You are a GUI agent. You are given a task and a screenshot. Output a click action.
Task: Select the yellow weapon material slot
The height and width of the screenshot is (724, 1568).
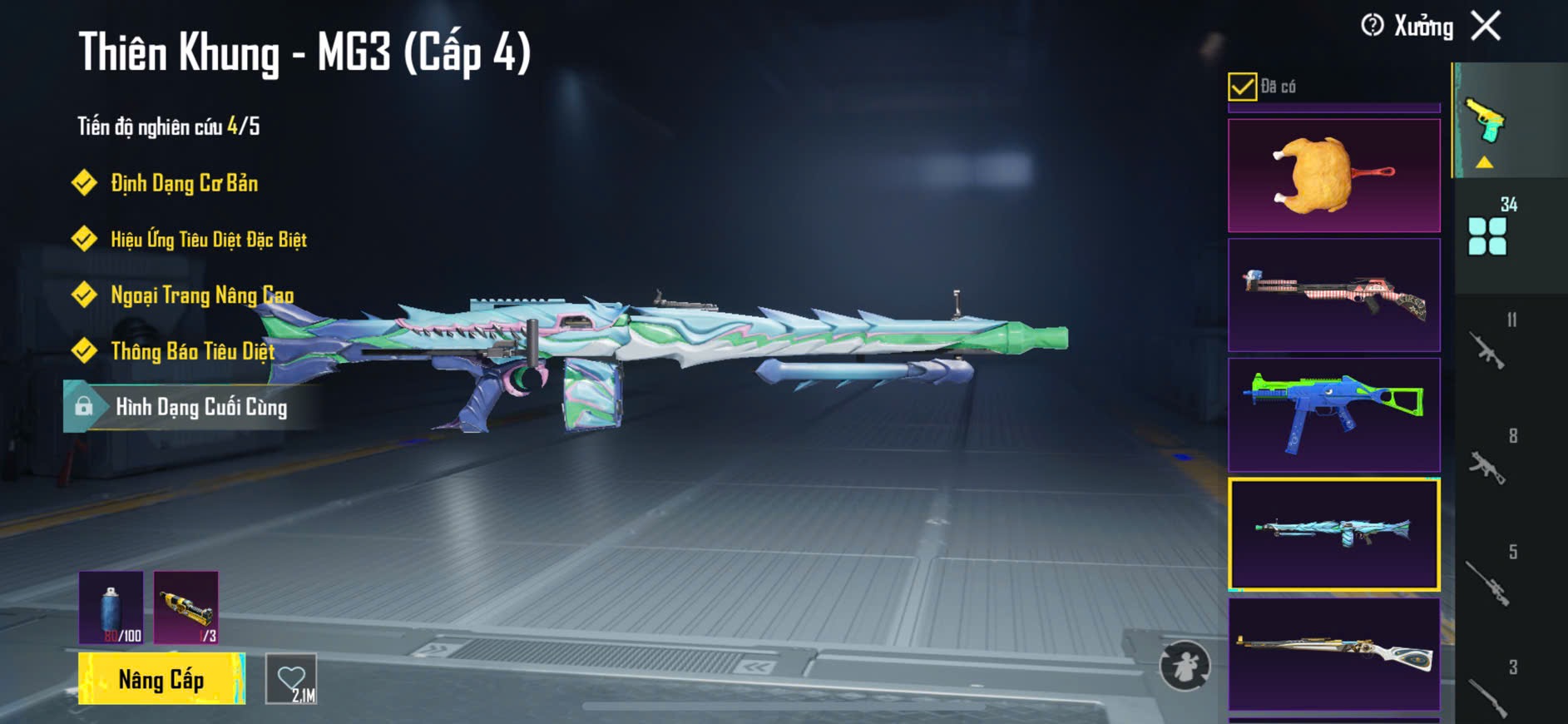pyautogui.click(x=186, y=607)
